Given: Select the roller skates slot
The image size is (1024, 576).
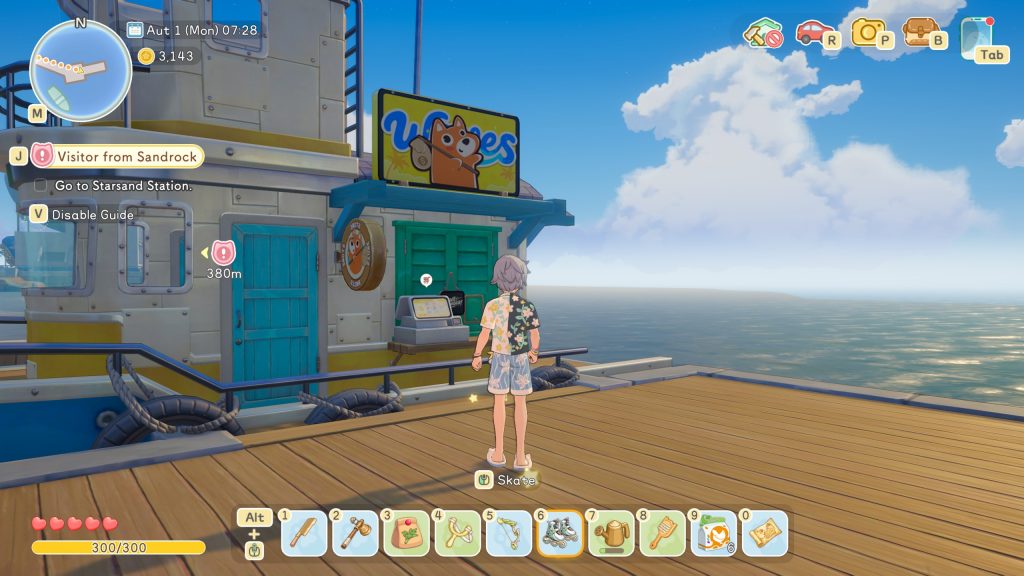Looking at the screenshot, I should coord(559,534).
